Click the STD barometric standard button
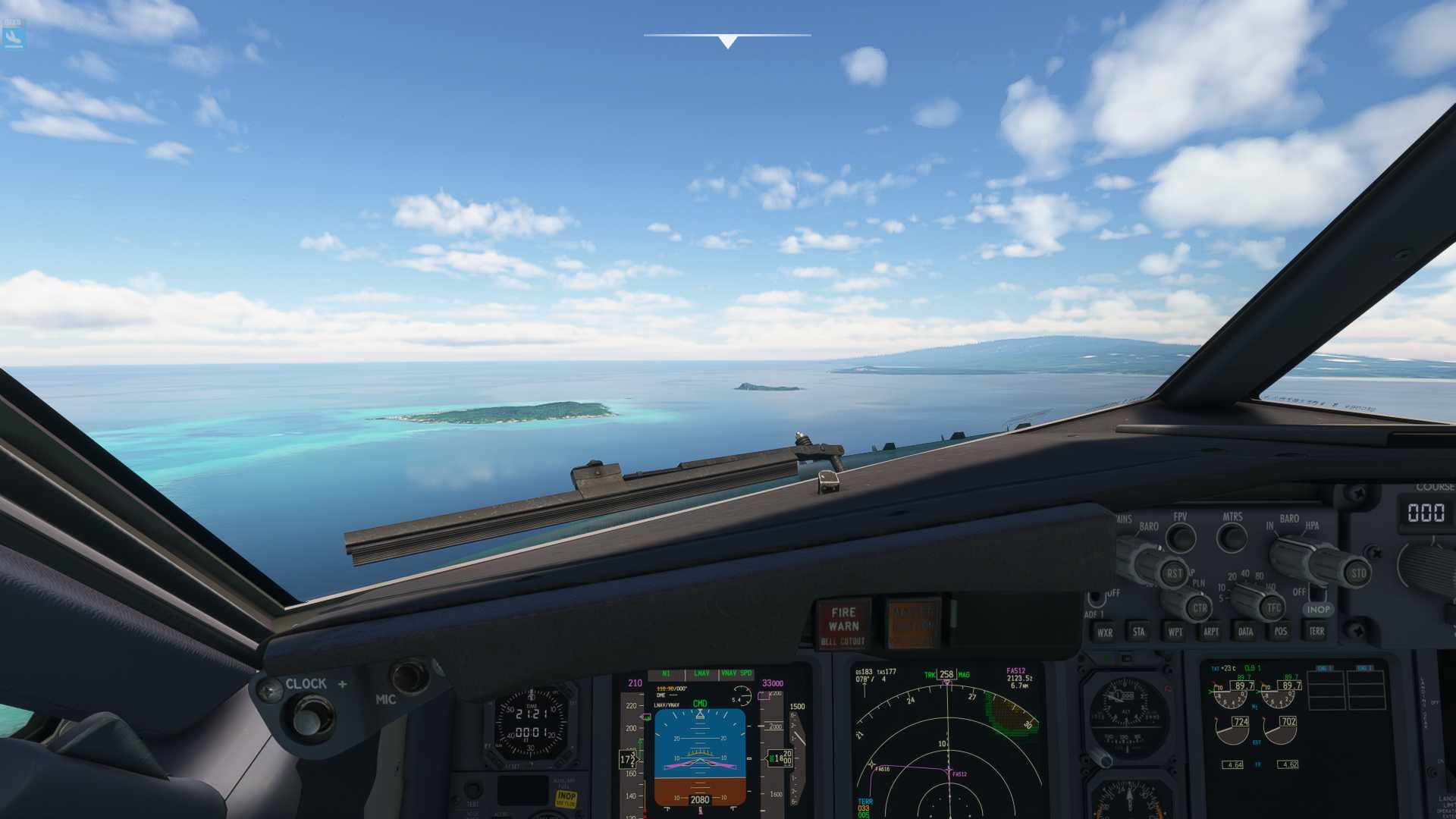The image size is (1456, 819). point(1357,573)
